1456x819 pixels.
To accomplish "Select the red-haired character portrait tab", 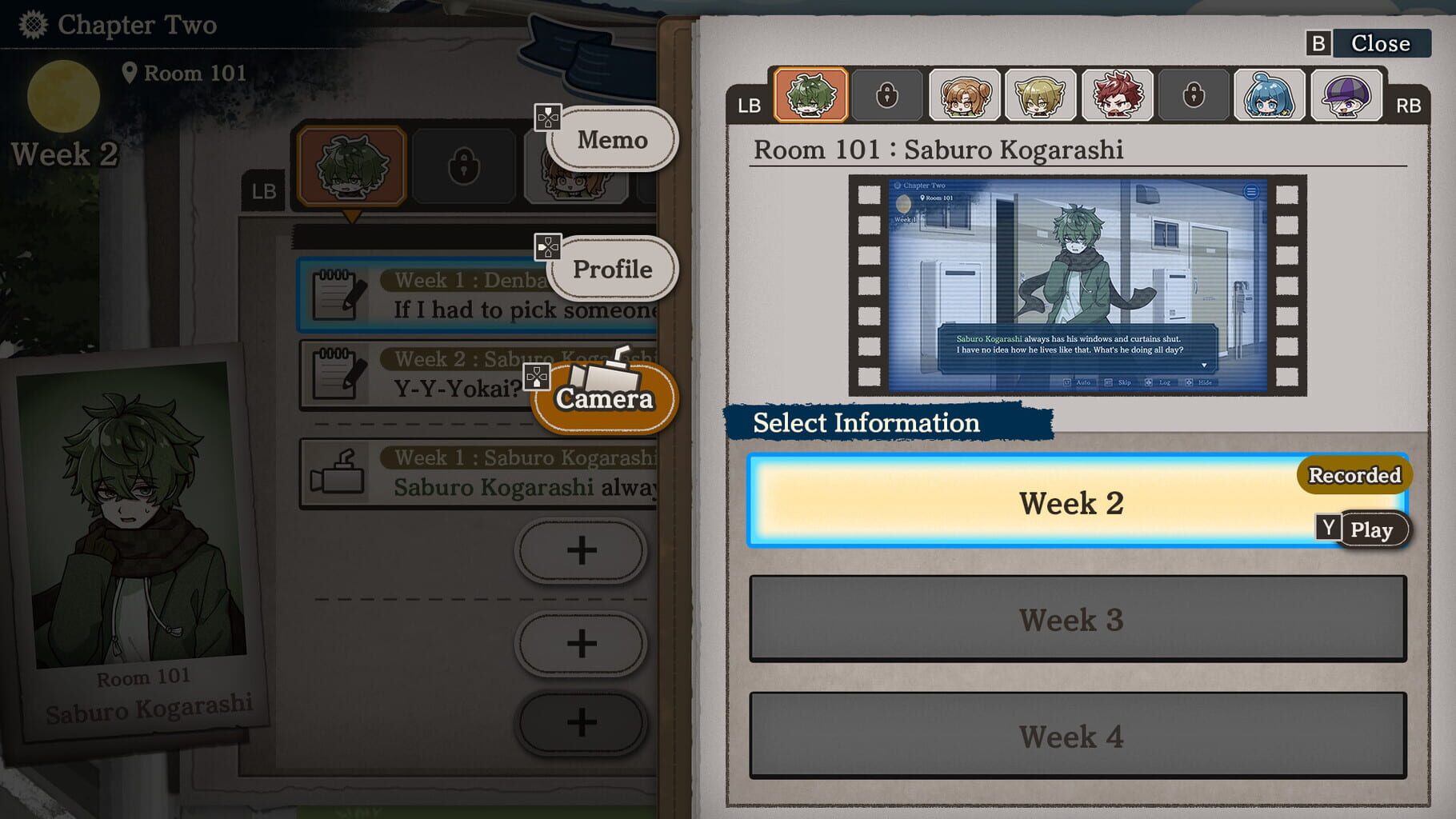I will 1117,95.
